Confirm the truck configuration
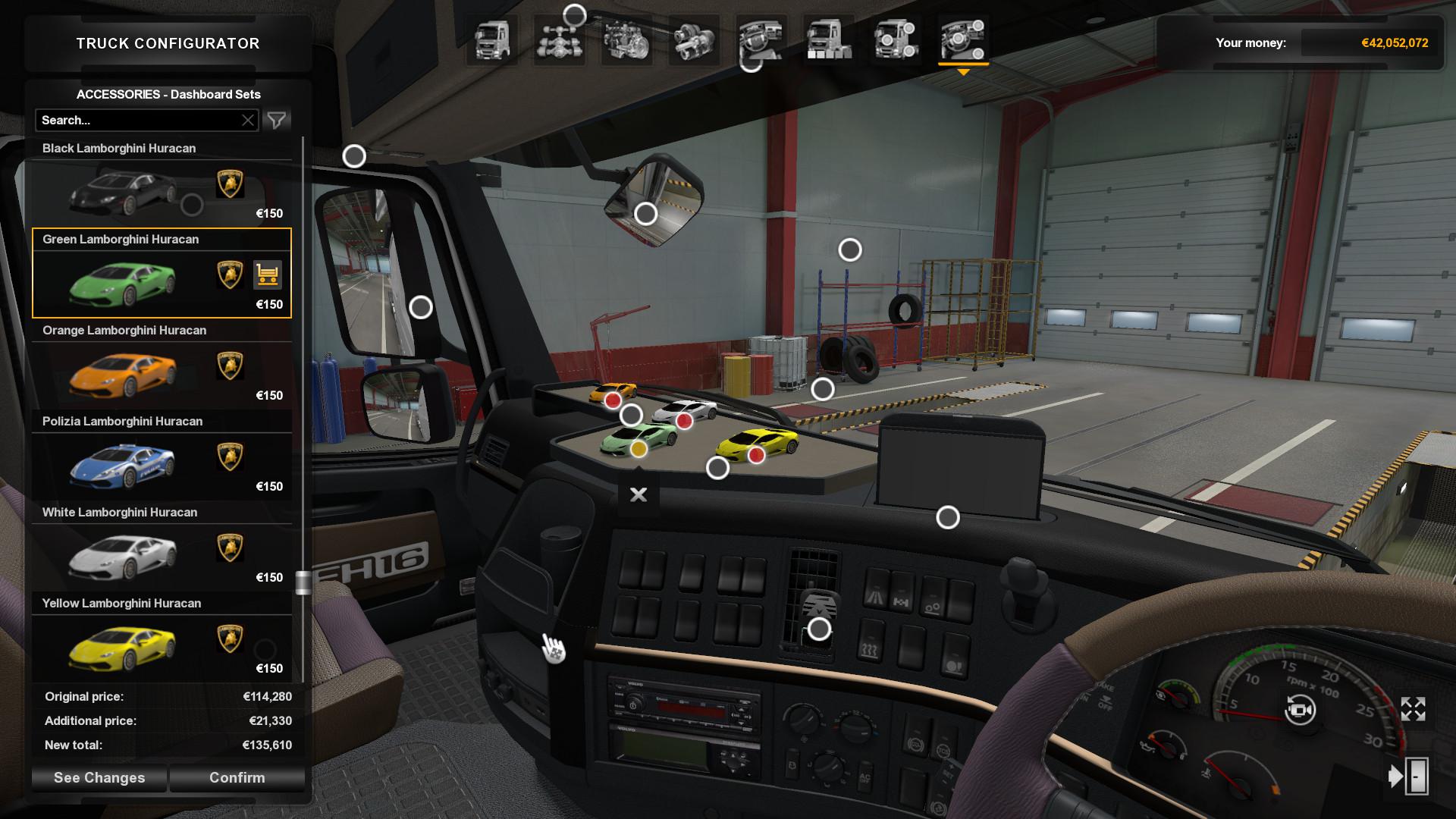 click(x=237, y=777)
